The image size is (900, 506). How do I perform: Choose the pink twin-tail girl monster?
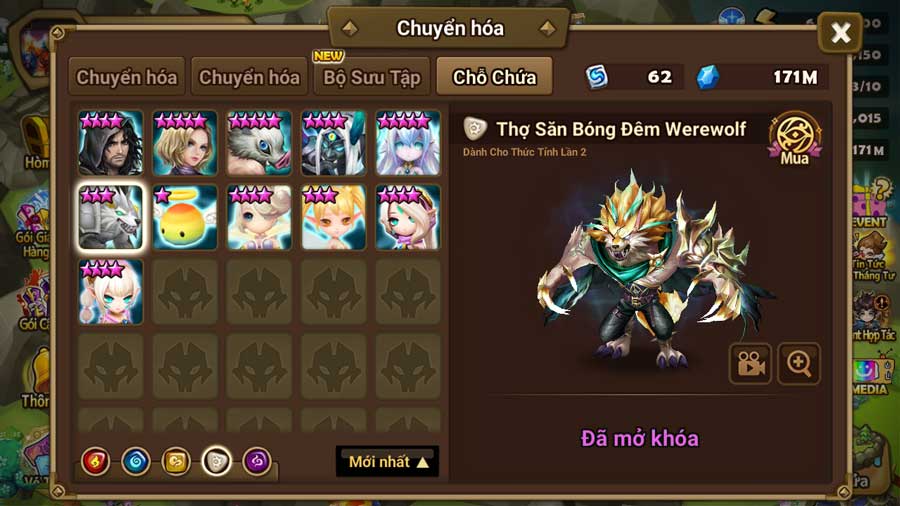point(111,291)
